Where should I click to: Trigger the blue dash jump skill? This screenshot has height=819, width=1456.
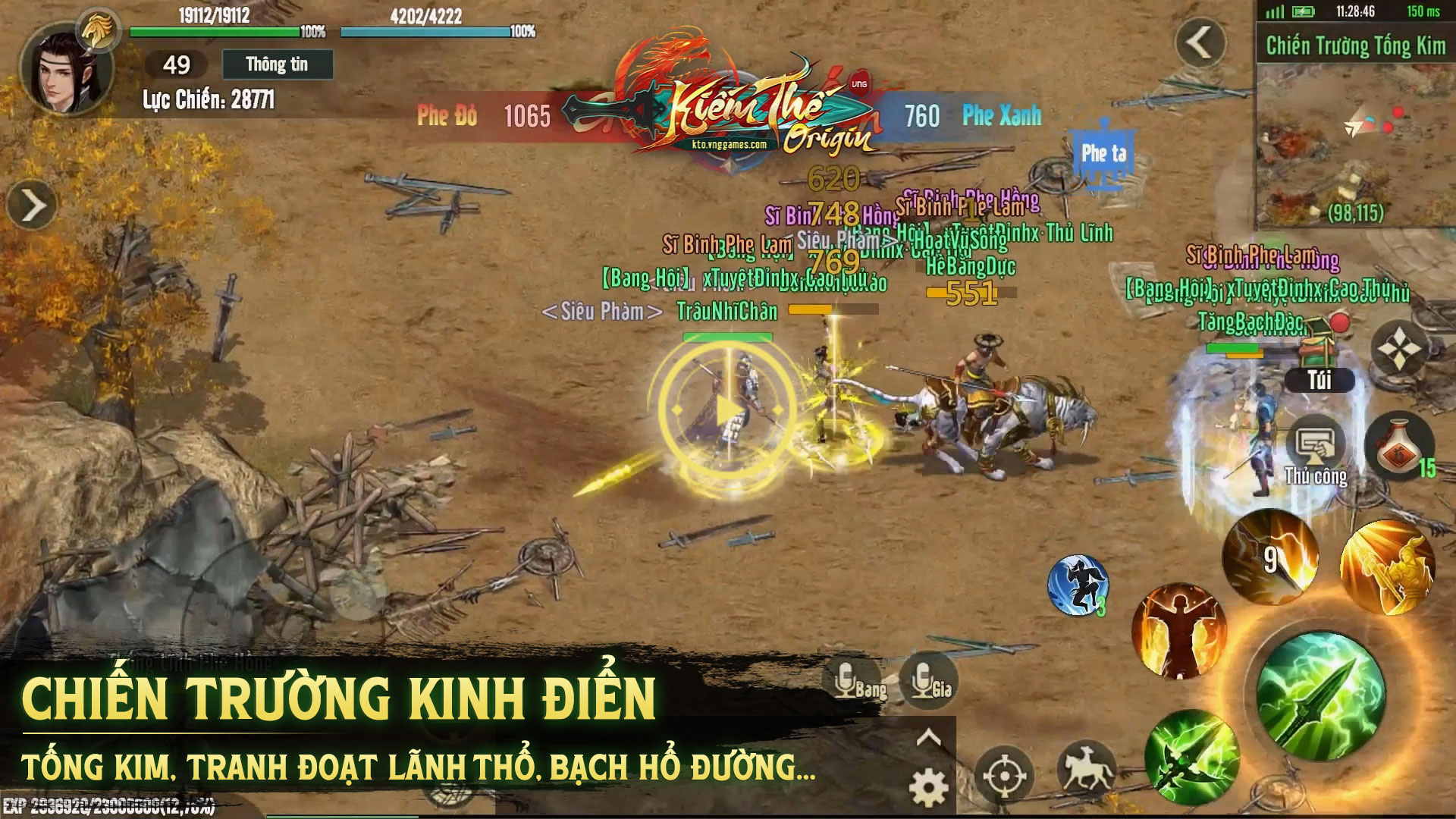(1078, 585)
